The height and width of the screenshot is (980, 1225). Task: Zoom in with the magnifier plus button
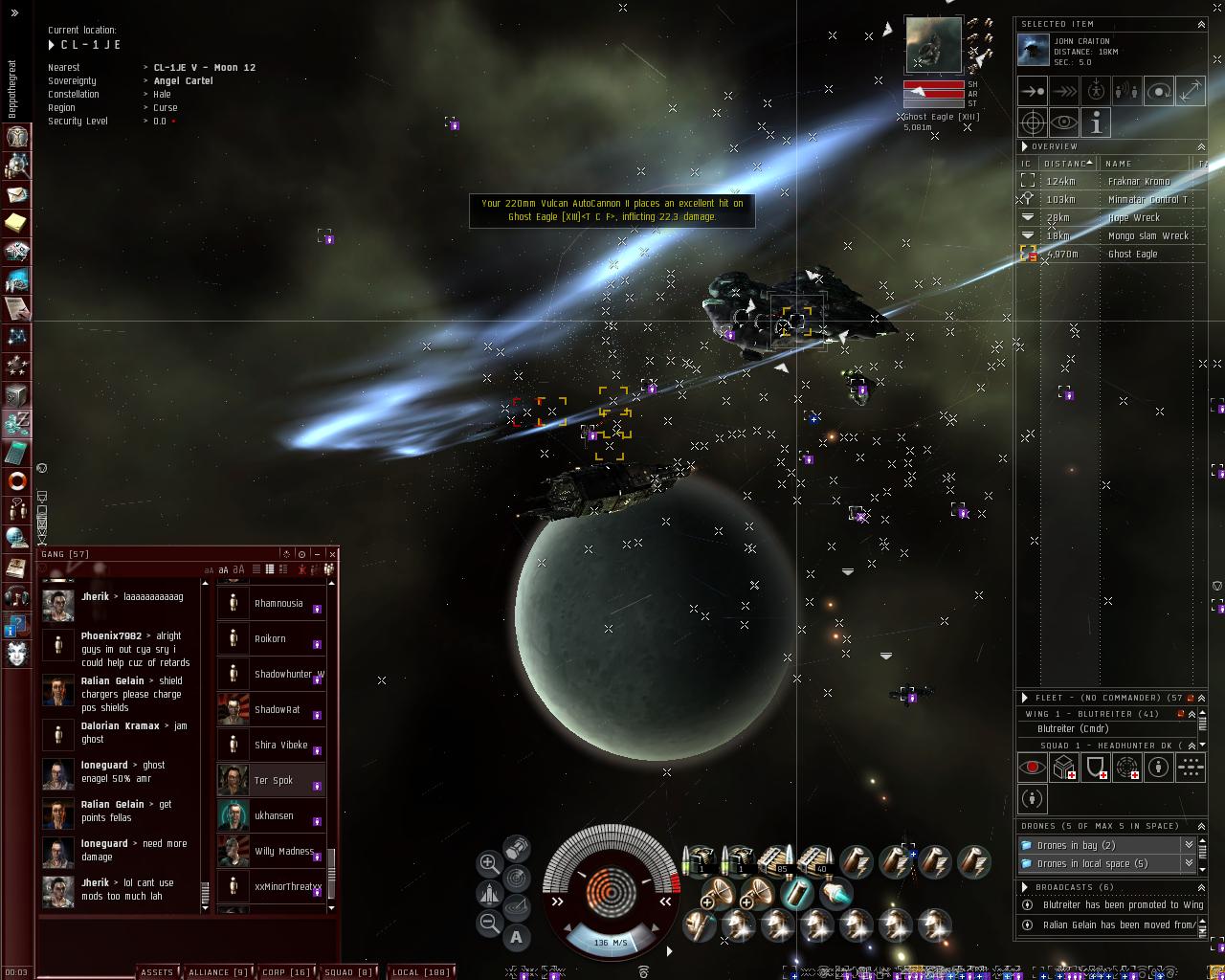click(x=488, y=862)
